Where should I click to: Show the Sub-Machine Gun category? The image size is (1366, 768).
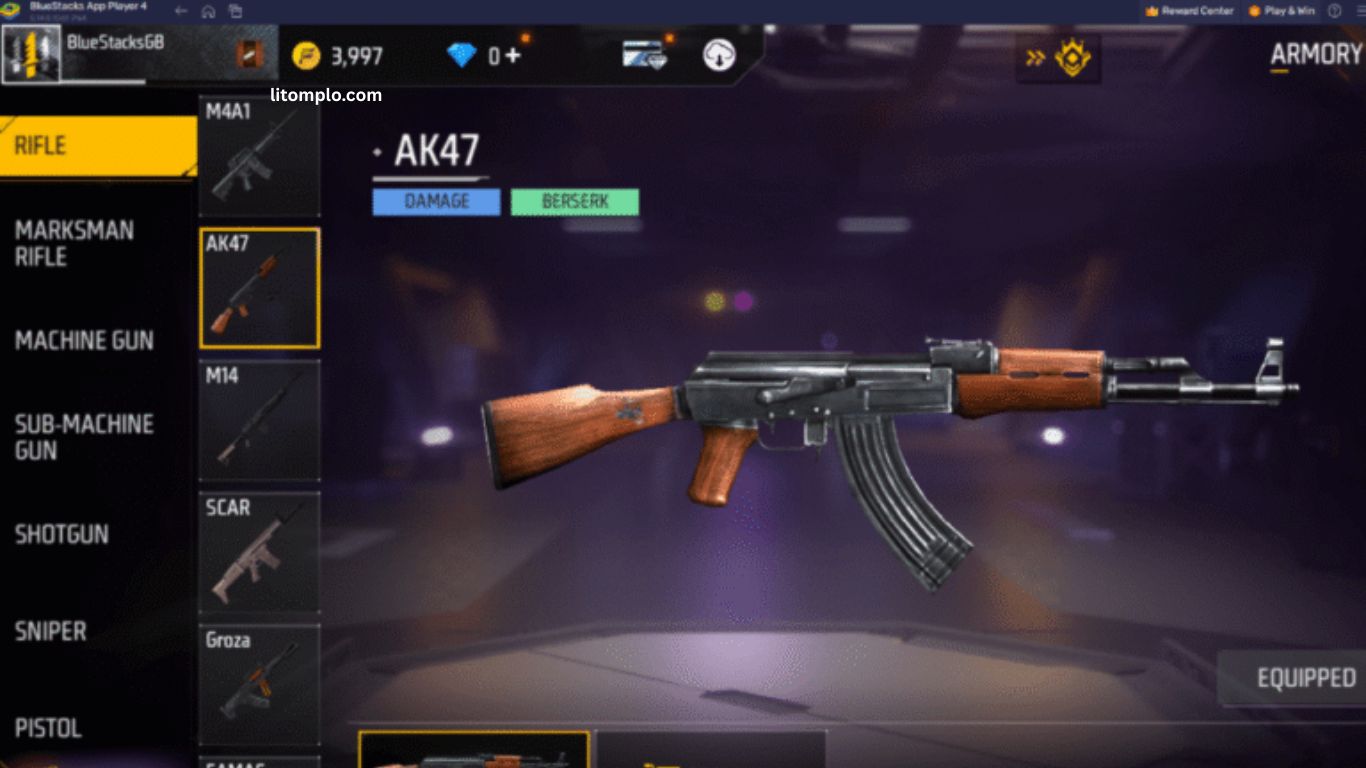(84, 437)
